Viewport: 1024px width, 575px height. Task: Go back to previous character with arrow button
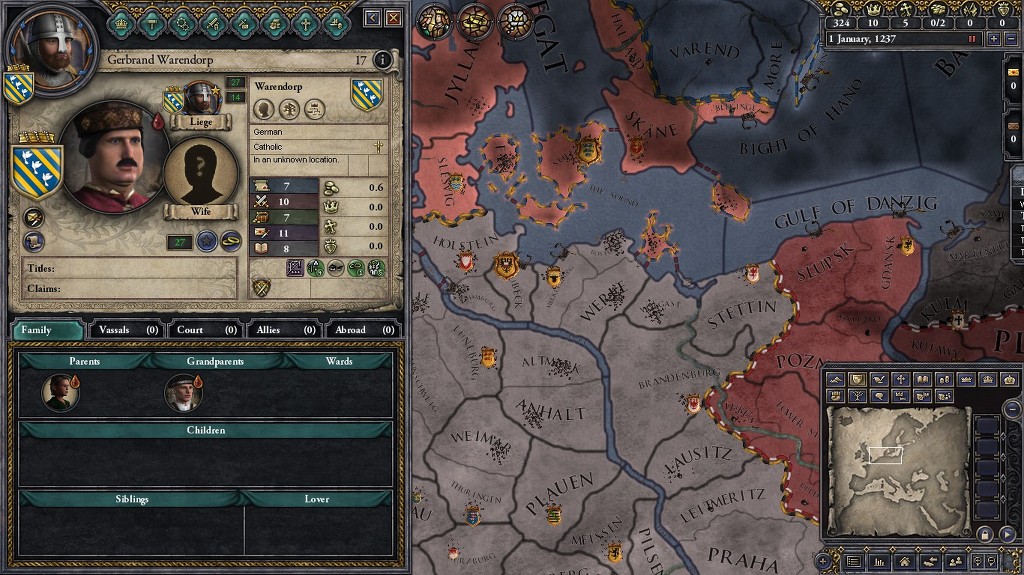pos(373,18)
